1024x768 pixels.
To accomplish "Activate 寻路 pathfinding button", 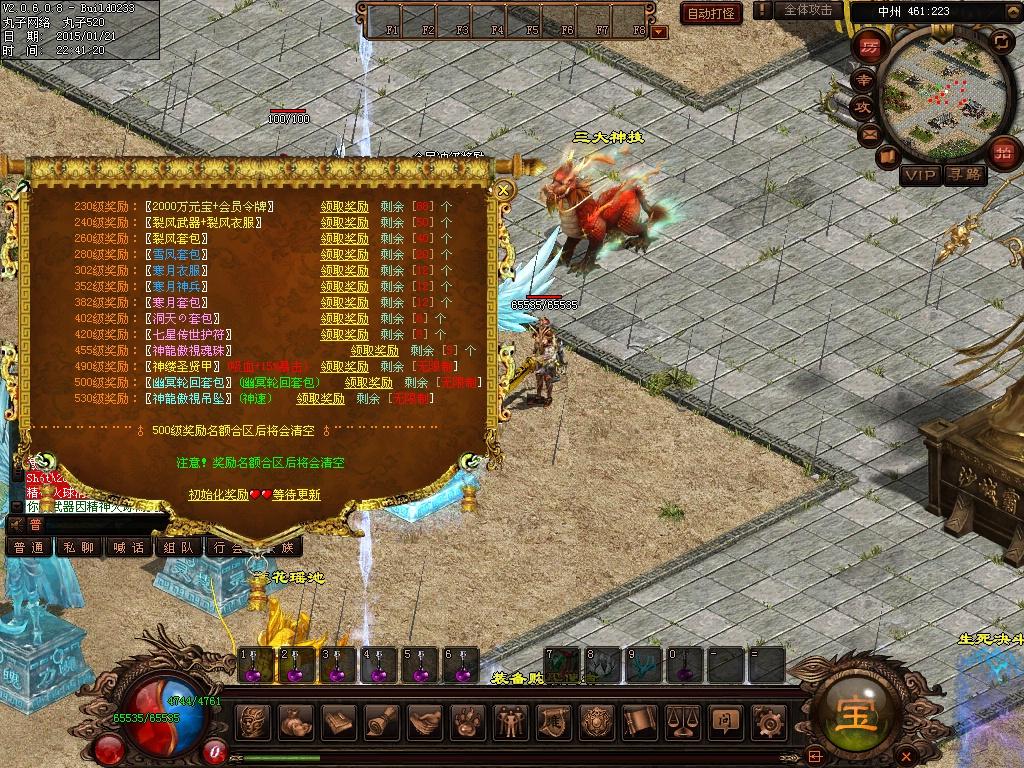I will [966, 175].
